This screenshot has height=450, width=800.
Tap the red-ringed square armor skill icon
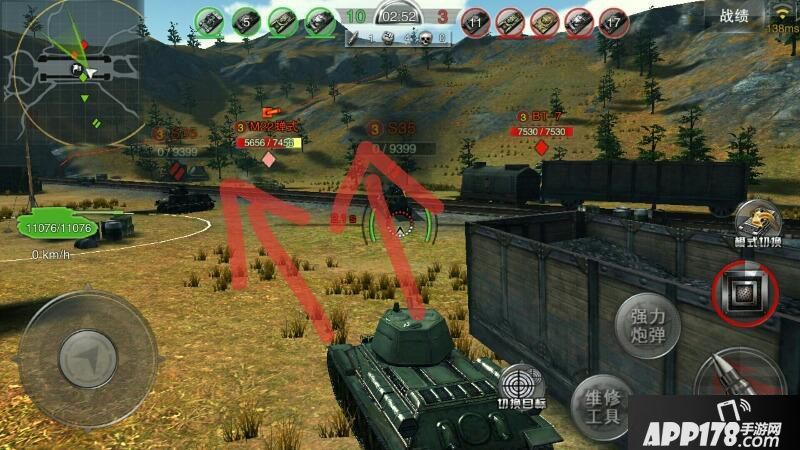pos(745,290)
